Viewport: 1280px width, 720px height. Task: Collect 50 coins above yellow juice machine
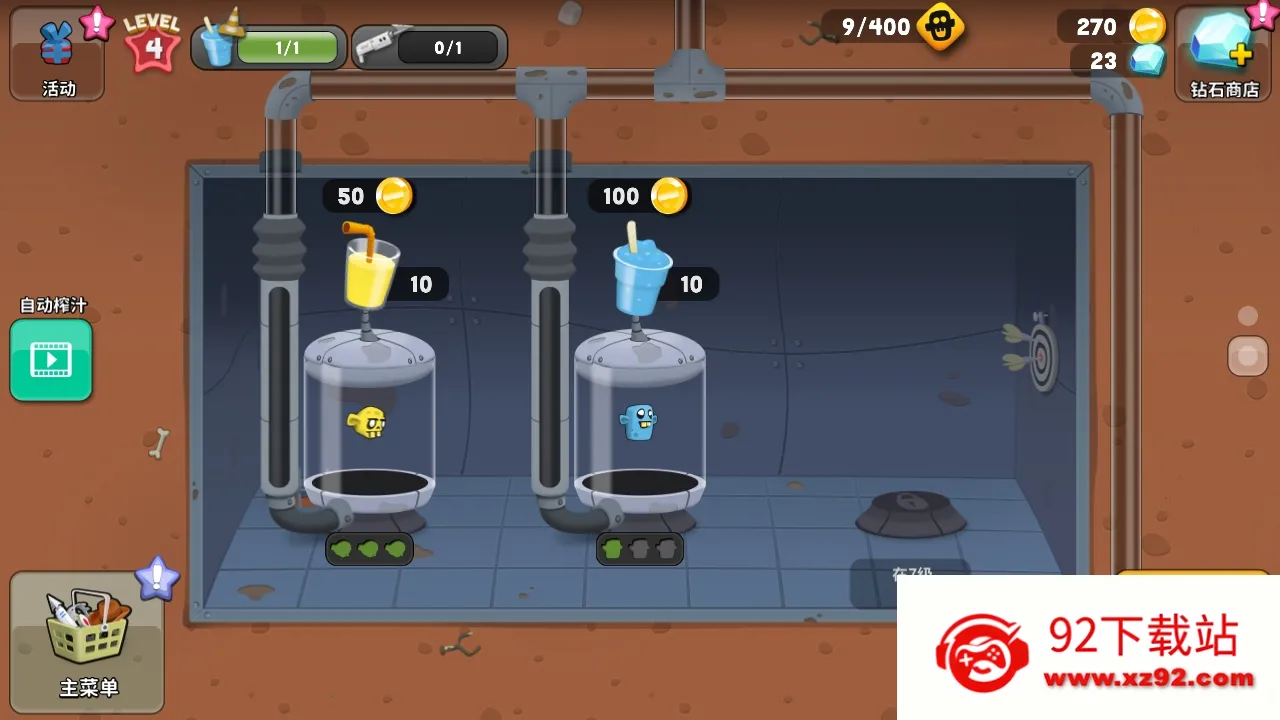tap(368, 196)
